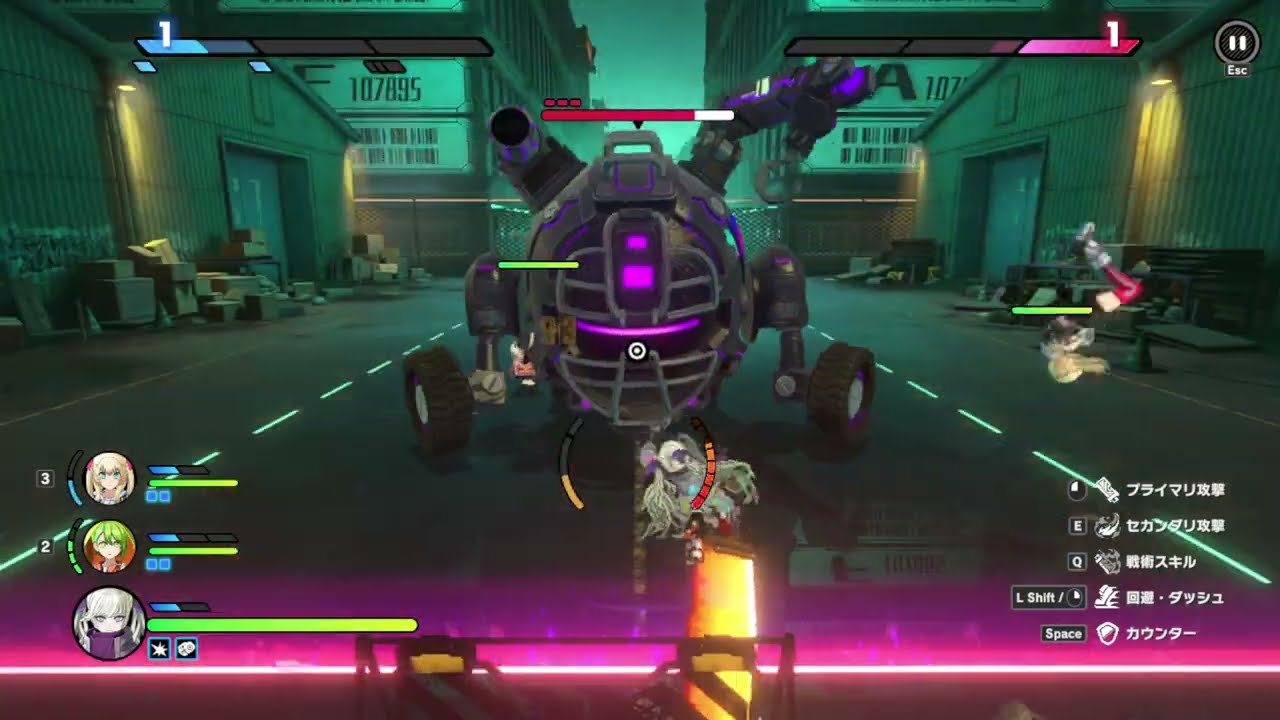Screen dimensions: 1280x720
Task: Select the white-haired active character portrait
Action: click(109, 623)
